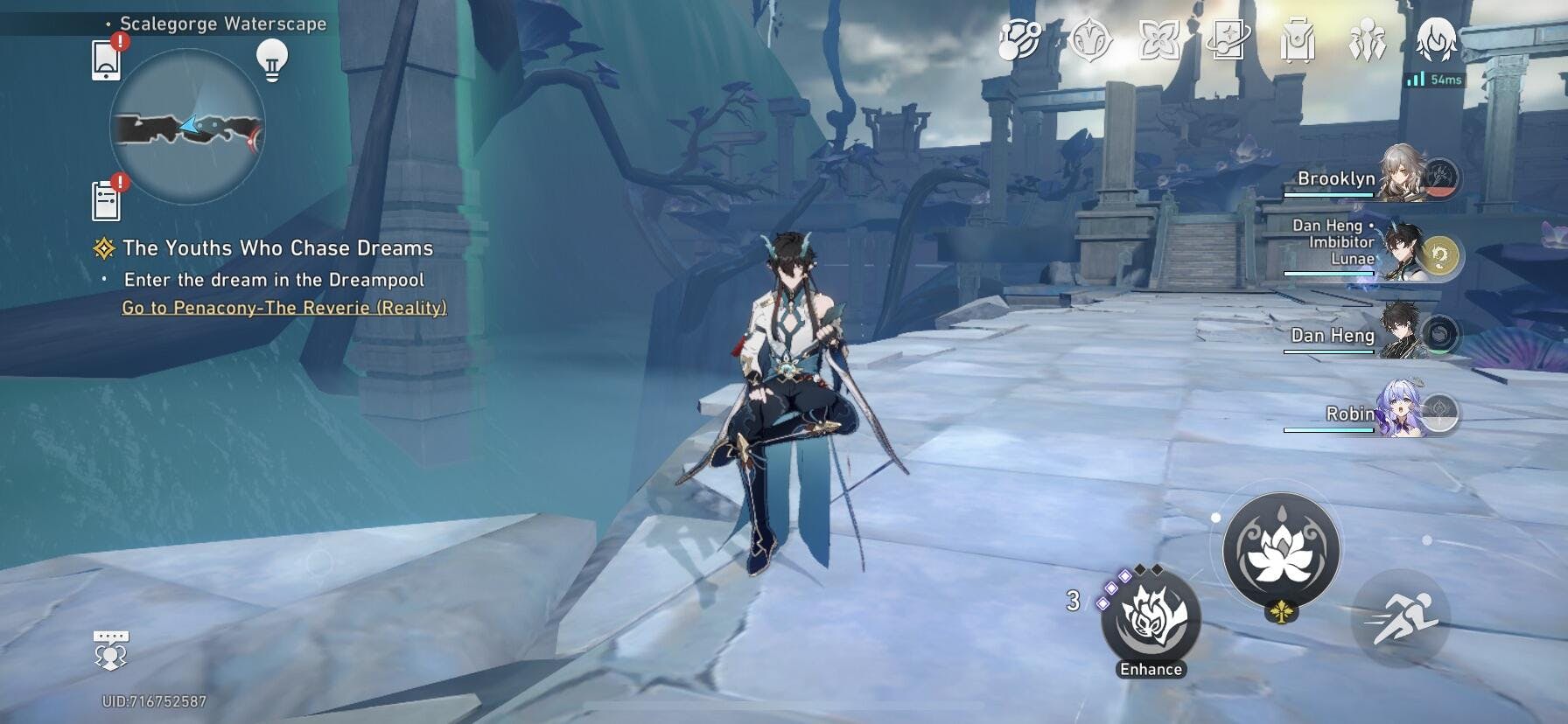Click the lightbulb hint icon
Screen dimensions: 1568x724
pos(271,60)
